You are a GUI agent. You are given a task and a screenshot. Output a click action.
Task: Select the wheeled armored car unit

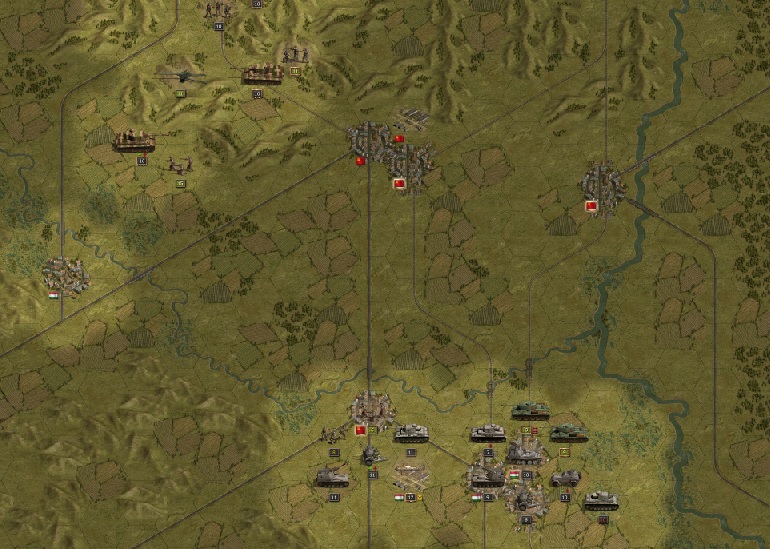click(x=565, y=478)
